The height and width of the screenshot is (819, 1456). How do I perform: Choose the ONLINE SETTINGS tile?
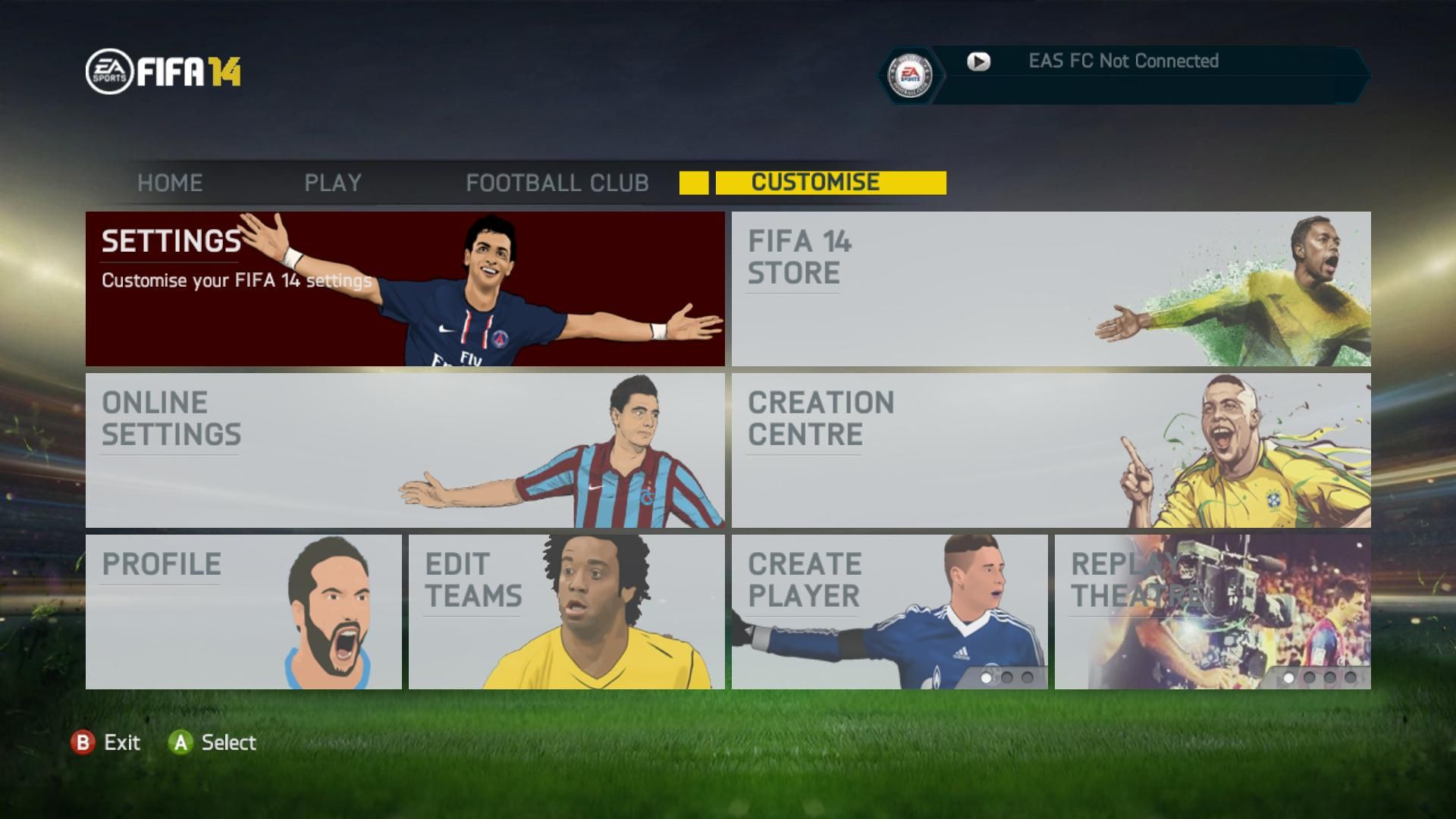tap(405, 450)
